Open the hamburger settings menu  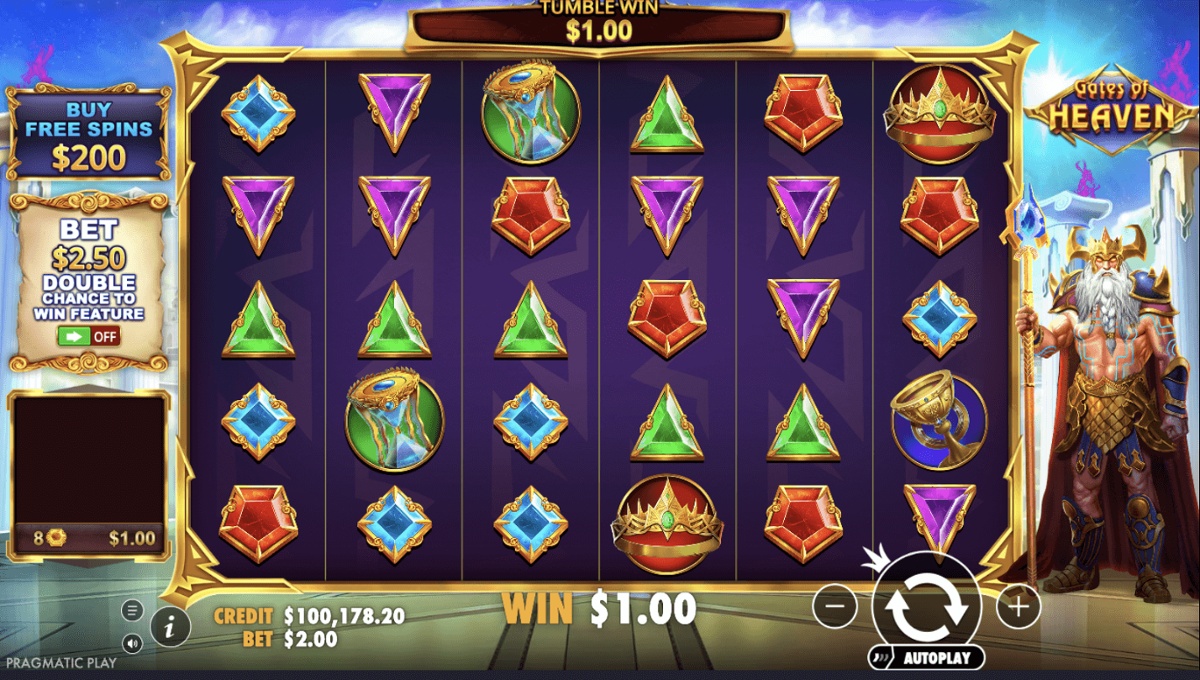pos(132,610)
